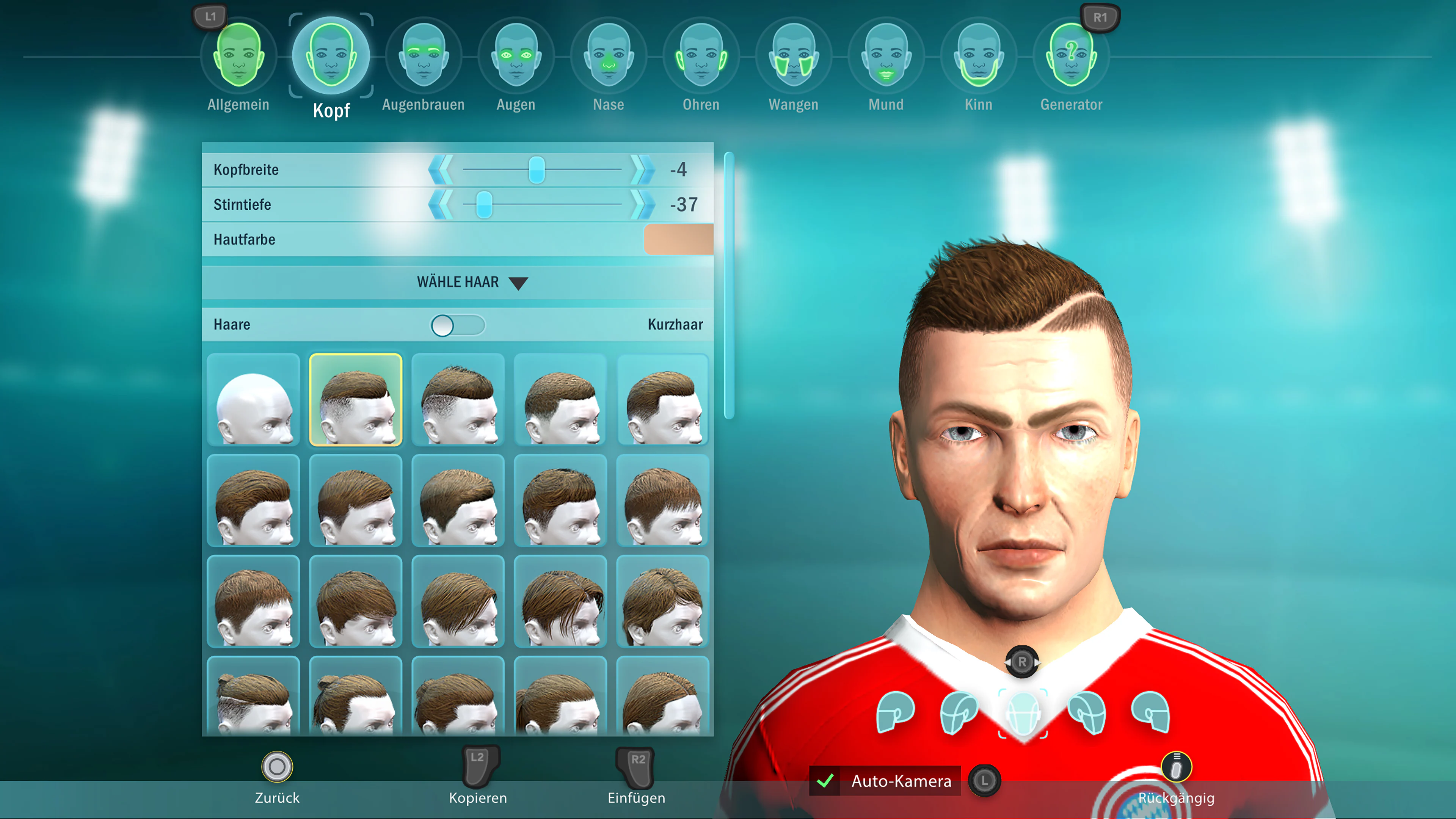Click the Zurück button
This screenshot has height=819, width=1456.
(x=276, y=780)
